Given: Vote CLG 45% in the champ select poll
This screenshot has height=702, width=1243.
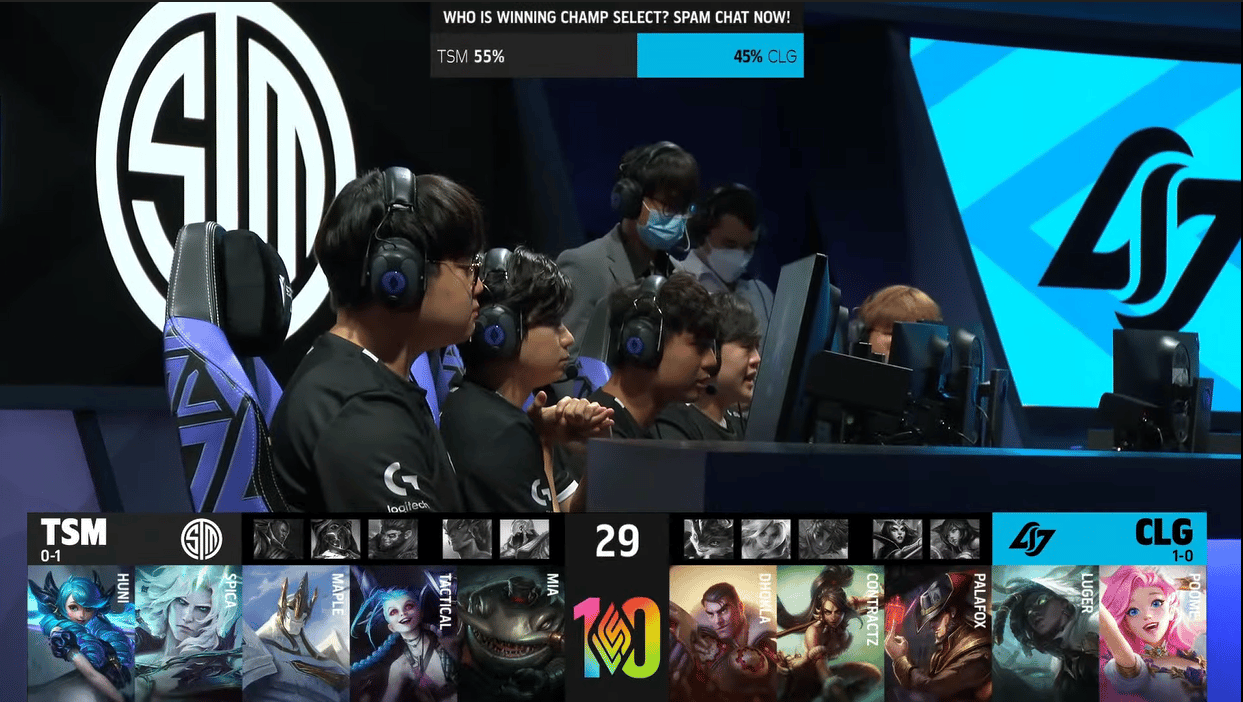Looking at the screenshot, I should click(x=720, y=56).
